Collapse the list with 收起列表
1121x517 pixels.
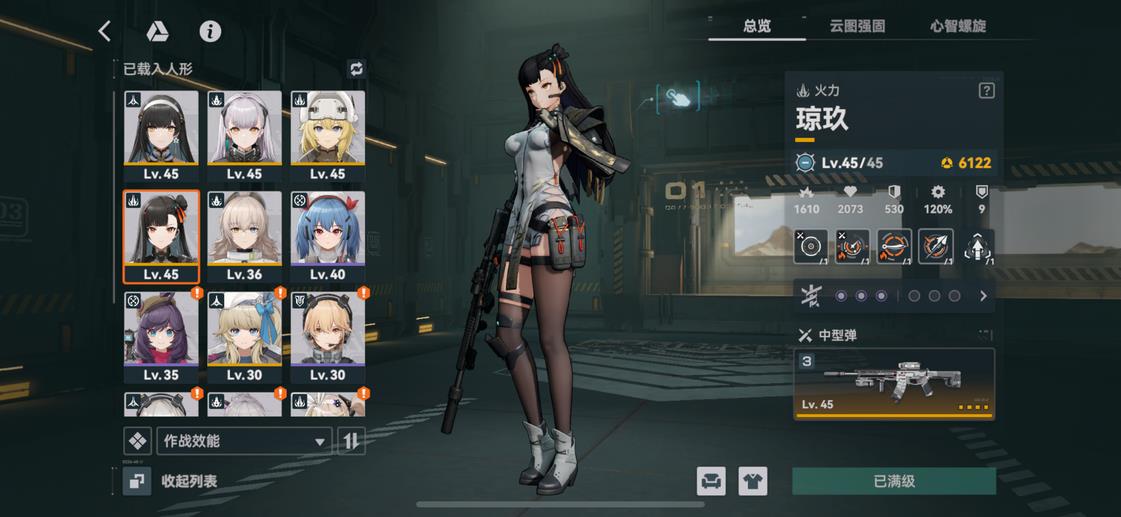tap(172, 481)
